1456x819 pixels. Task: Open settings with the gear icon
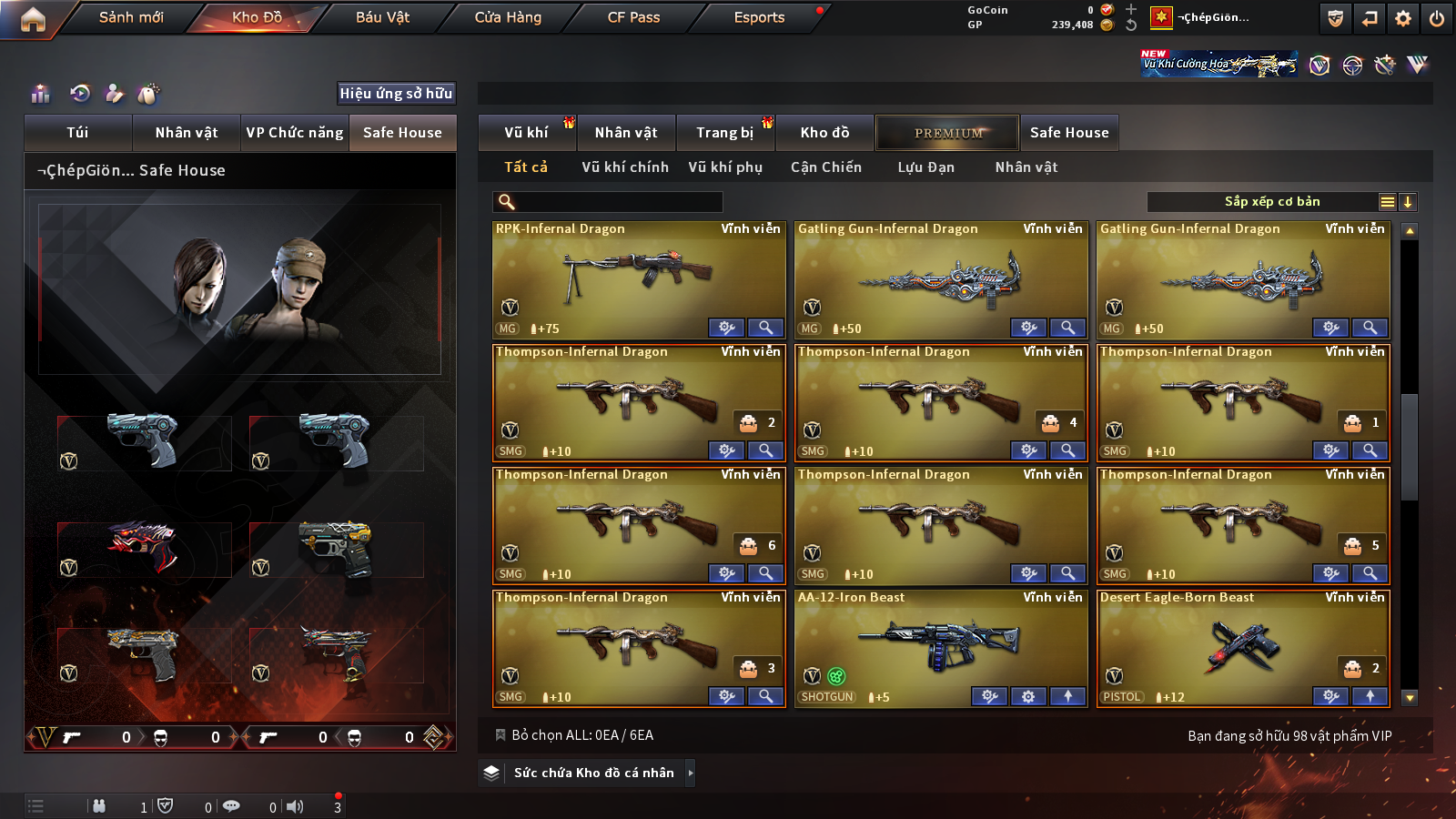[1403, 18]
